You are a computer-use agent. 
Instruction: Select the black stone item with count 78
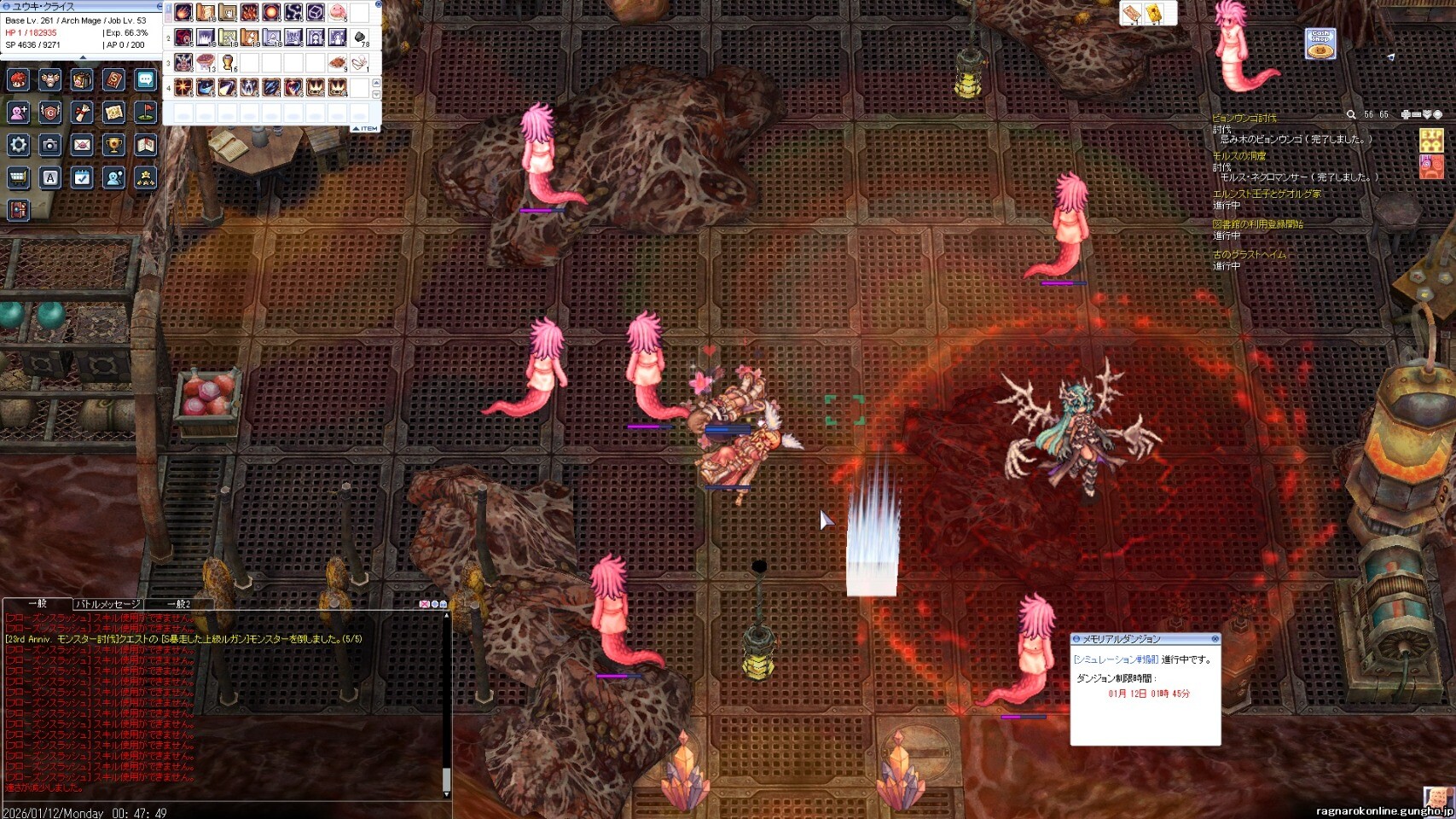tap(360, 38)
